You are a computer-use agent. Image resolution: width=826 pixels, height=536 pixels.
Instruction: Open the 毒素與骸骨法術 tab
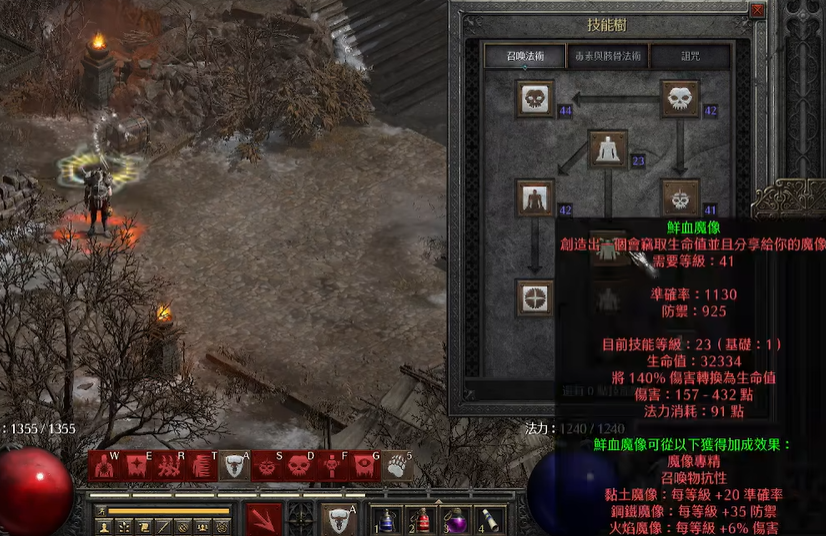[607, 56]
